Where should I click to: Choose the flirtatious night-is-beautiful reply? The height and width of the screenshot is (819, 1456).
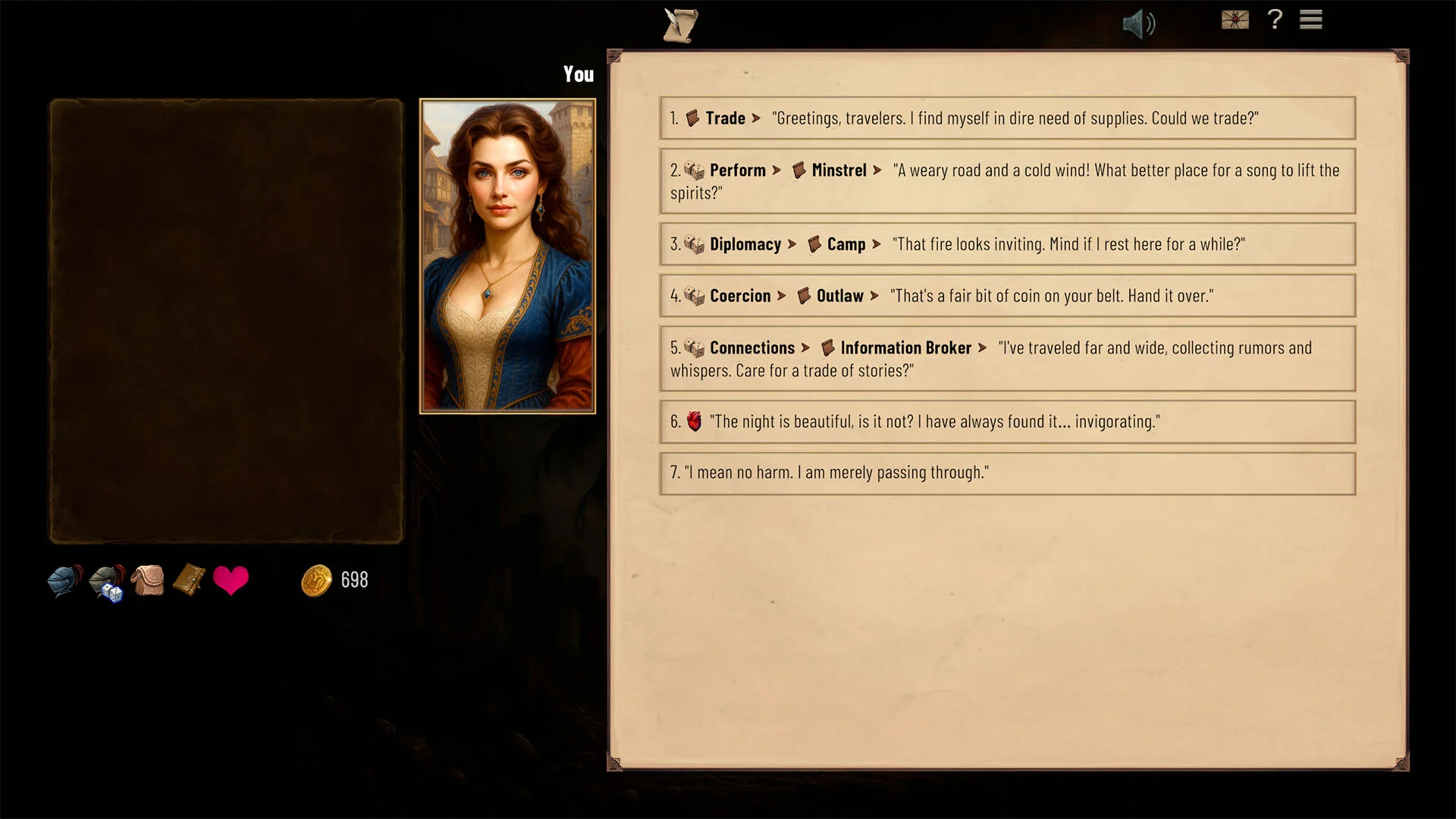coord(1007,422)
